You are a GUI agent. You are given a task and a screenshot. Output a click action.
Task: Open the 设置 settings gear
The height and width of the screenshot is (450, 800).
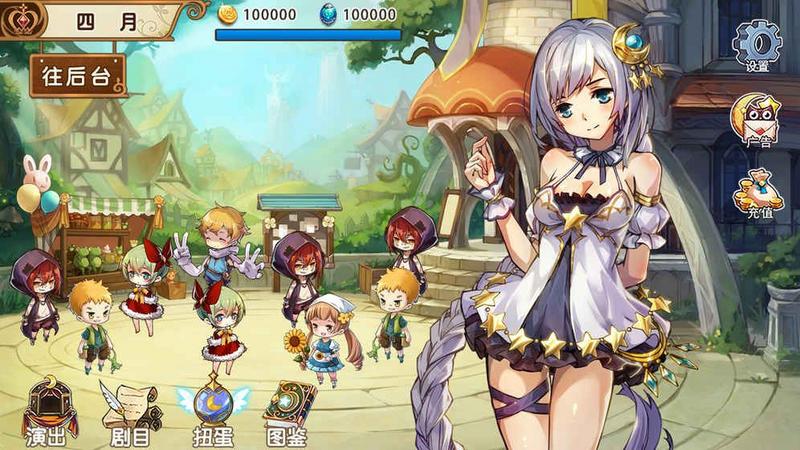757,43
